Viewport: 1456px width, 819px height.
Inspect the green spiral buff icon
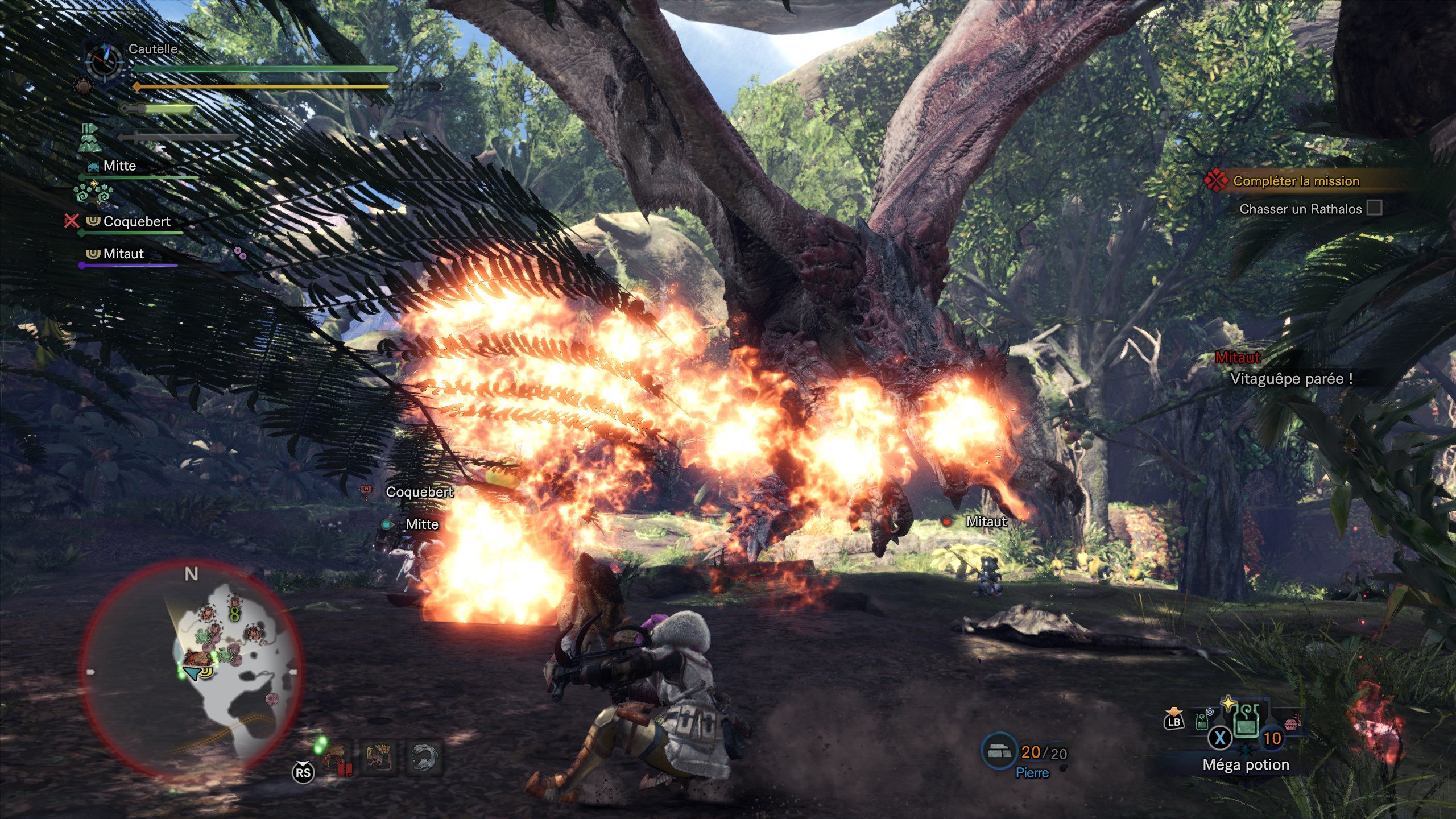(x=93, y=193)
